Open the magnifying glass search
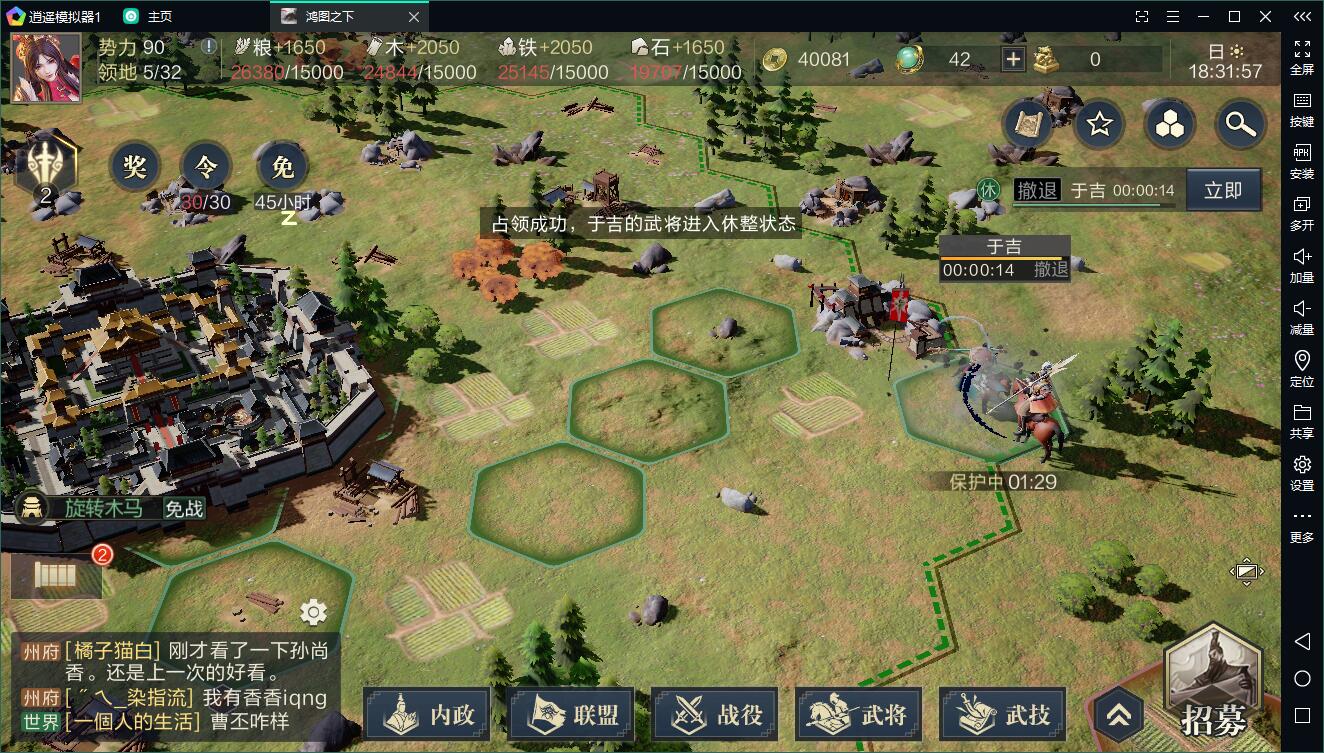This screenshot has height=753, width=1324. (x=1241, y=124)
